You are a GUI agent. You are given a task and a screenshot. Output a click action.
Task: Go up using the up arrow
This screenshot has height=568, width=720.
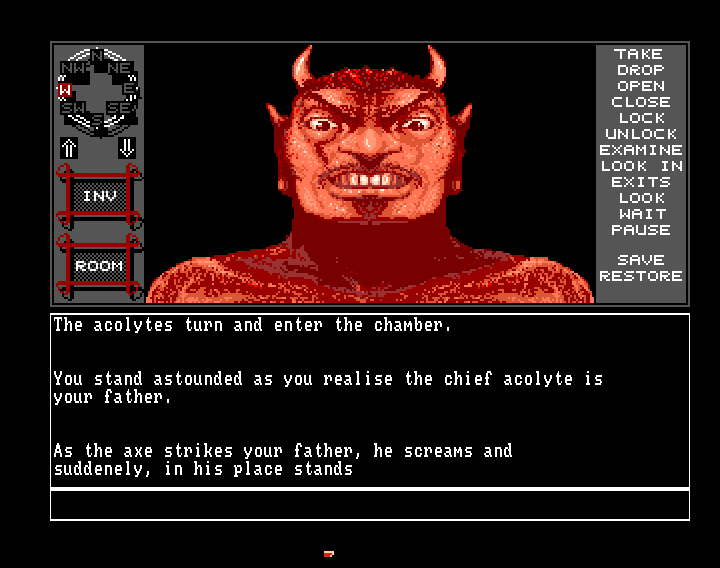pyautogui.click(x=69, y=148)
